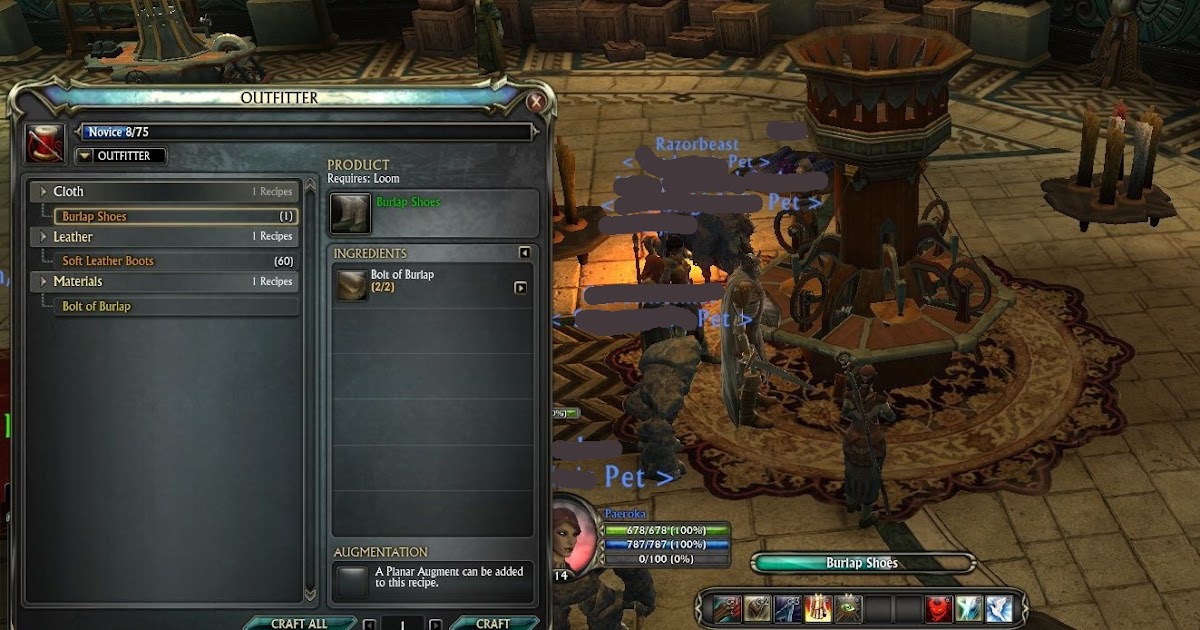Expand the Bolt of Burlap ingredient arrow
The width and height of the screenshot is (1200, 630).
(520, 288)
